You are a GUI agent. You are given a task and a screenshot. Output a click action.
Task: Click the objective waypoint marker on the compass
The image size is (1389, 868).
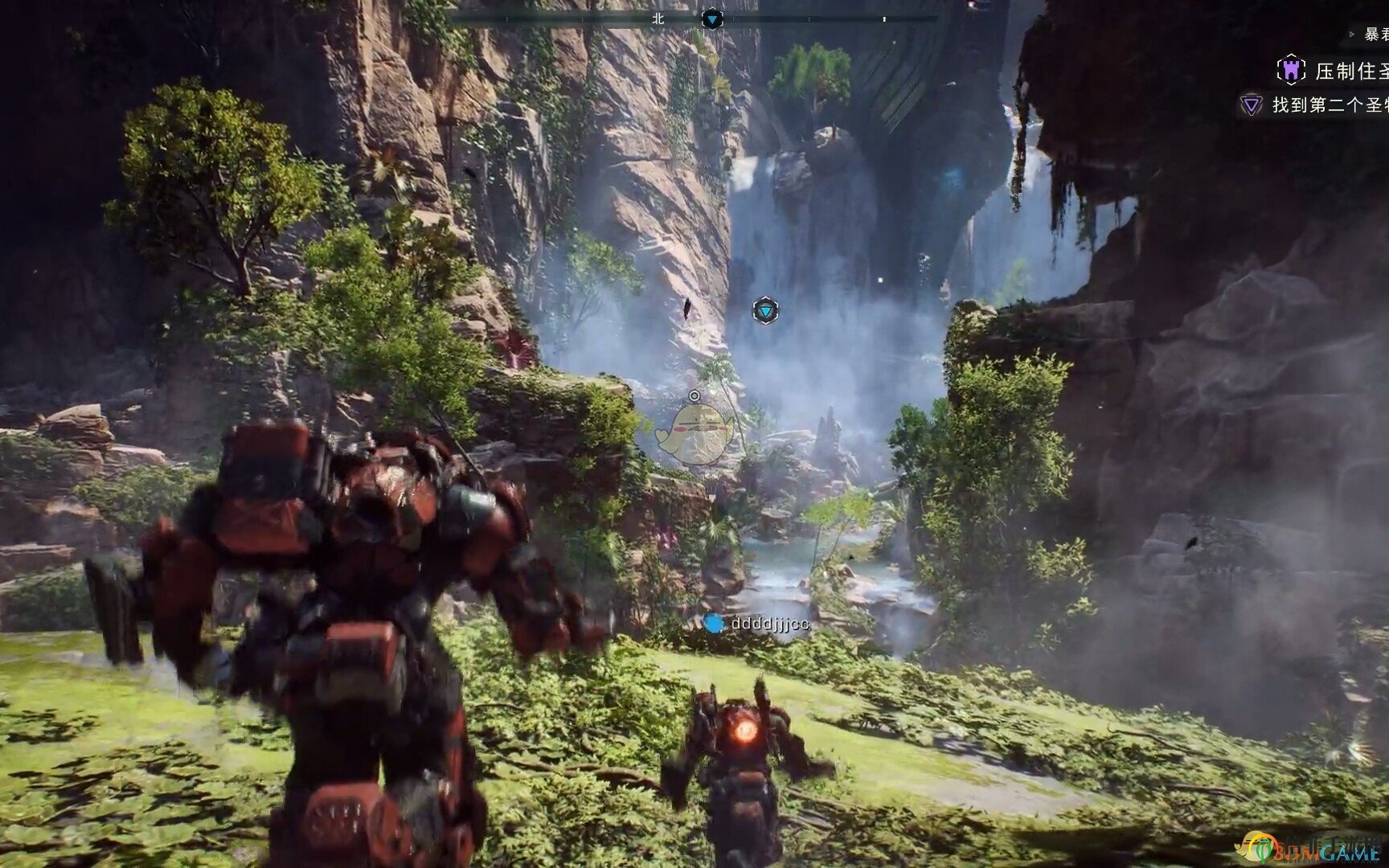click(712, 18)
